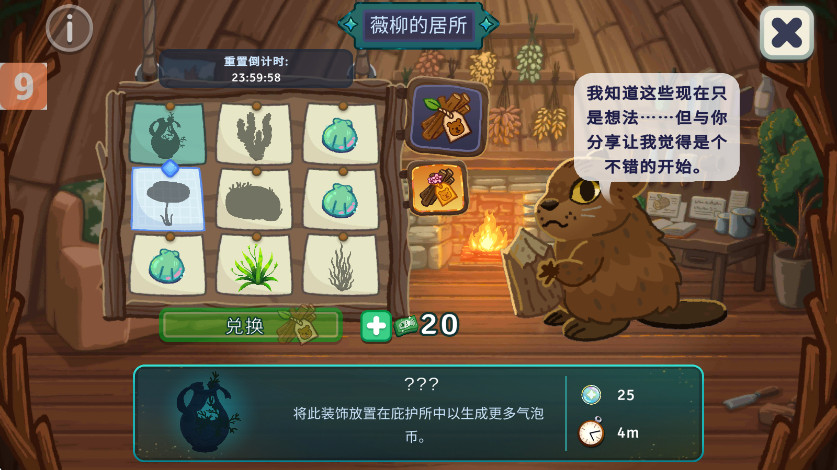The height and width of the screenshot is (470, 837).
Task: Select the green spiky grass plant tile
Action: tap(254, 264)
